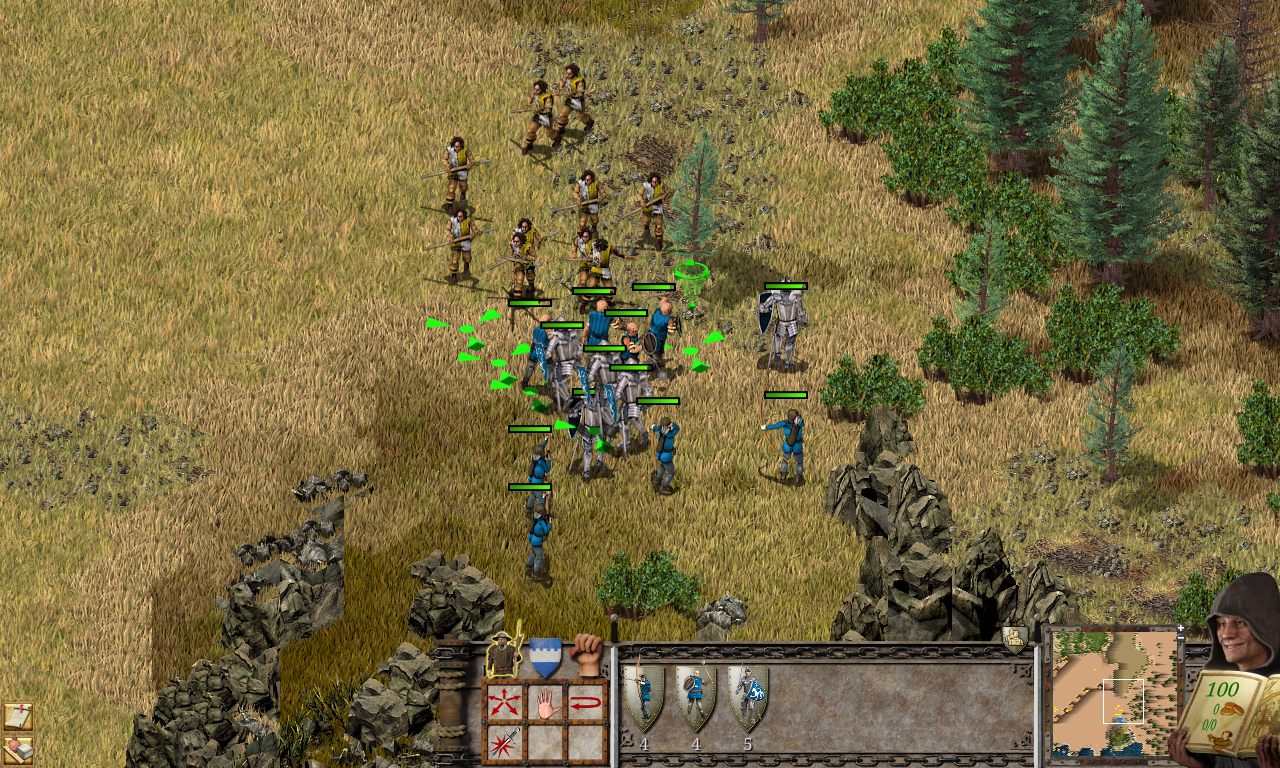Click the lower scroll icon in bottom-left corner

[x=18, y=748]
